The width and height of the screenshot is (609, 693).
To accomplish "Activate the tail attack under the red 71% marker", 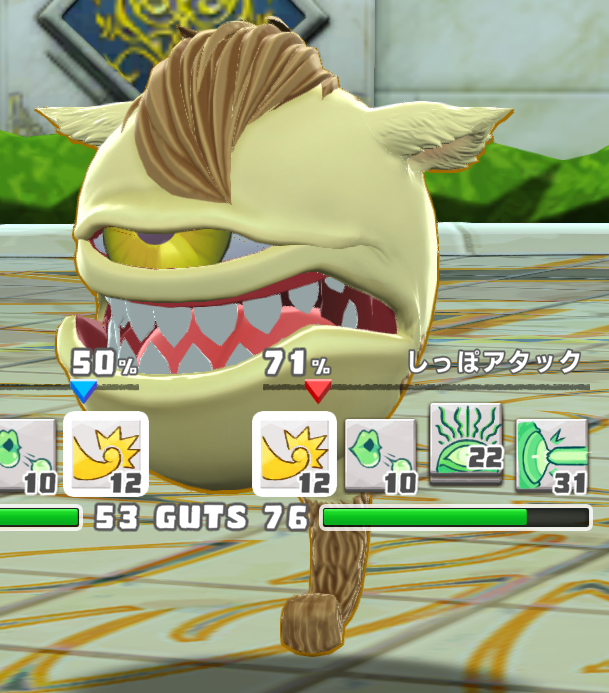I will pyautogui.click(x=294, y=454).
